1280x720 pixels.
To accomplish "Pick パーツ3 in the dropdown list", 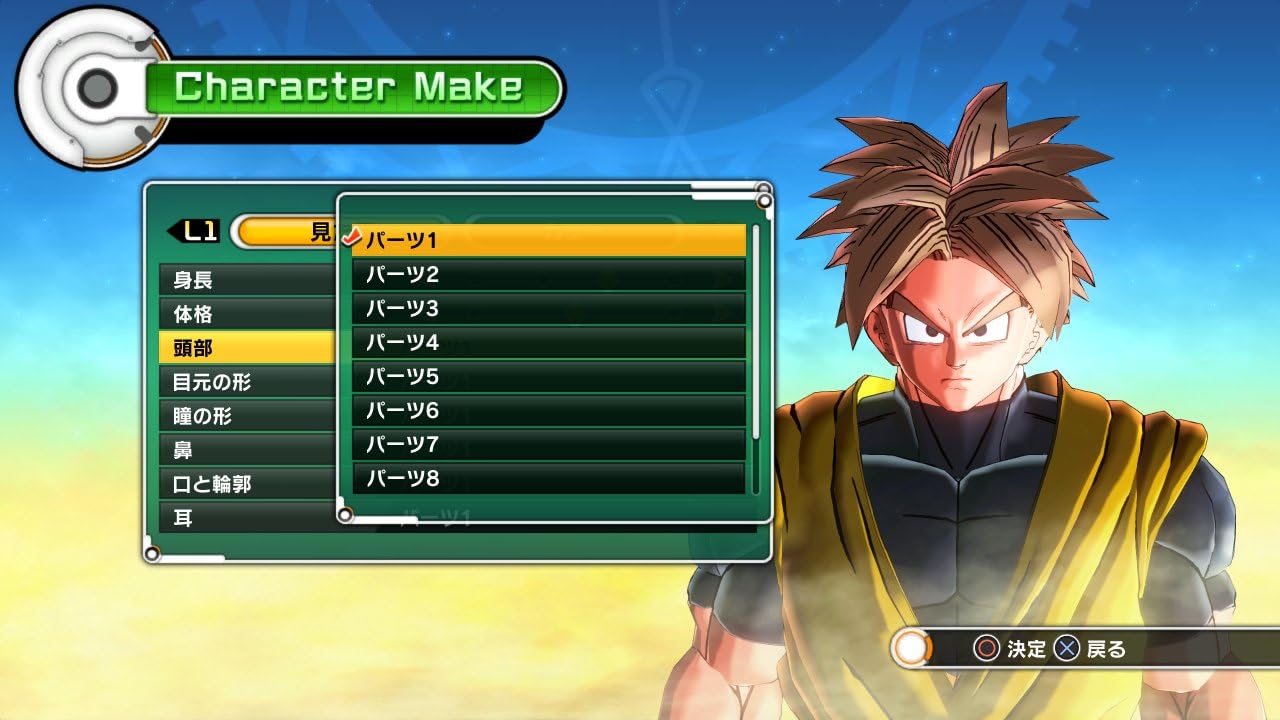I will click(548, 308).
